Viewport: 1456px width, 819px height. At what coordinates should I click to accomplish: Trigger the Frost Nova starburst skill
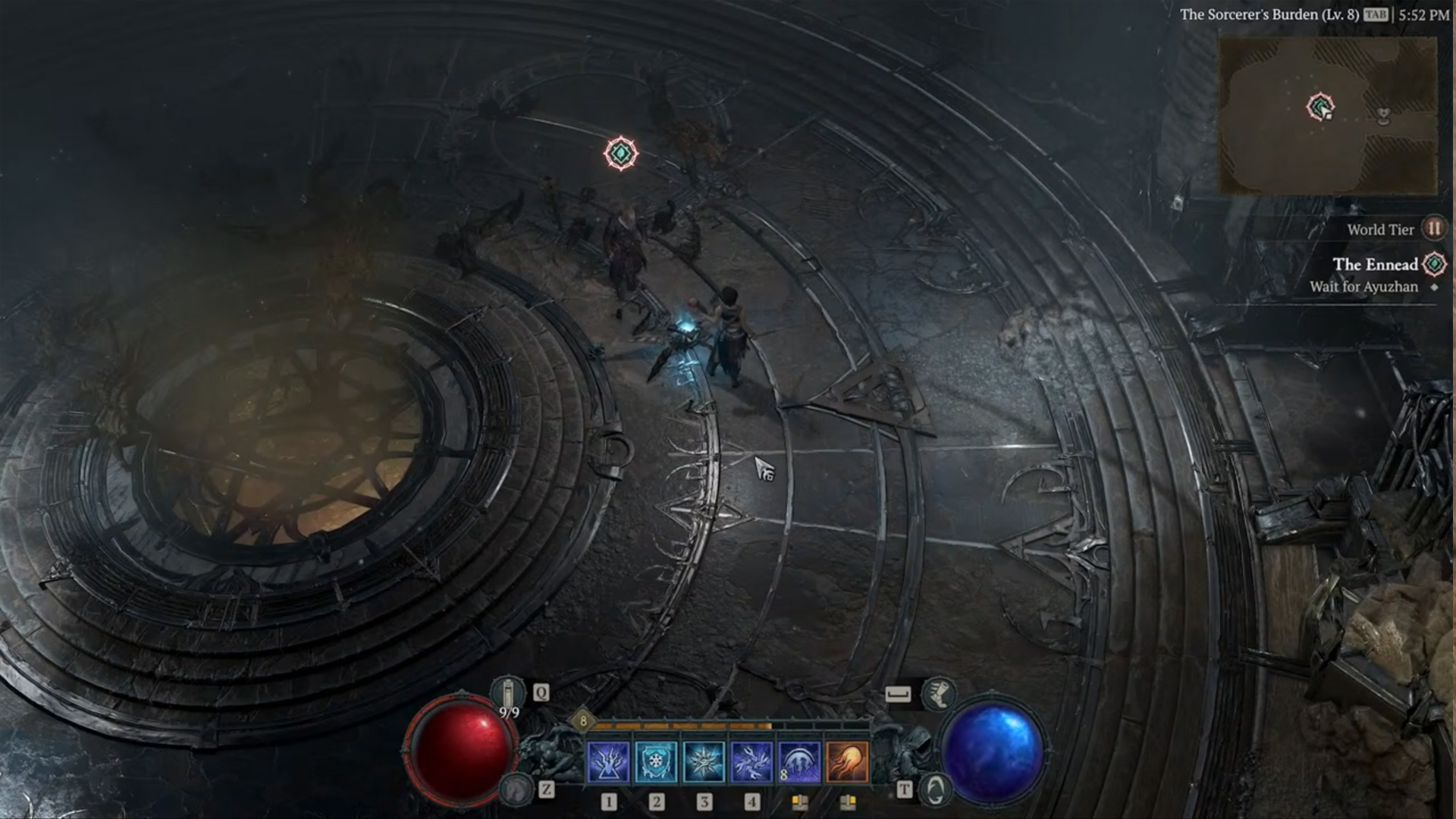coord(704,761)
